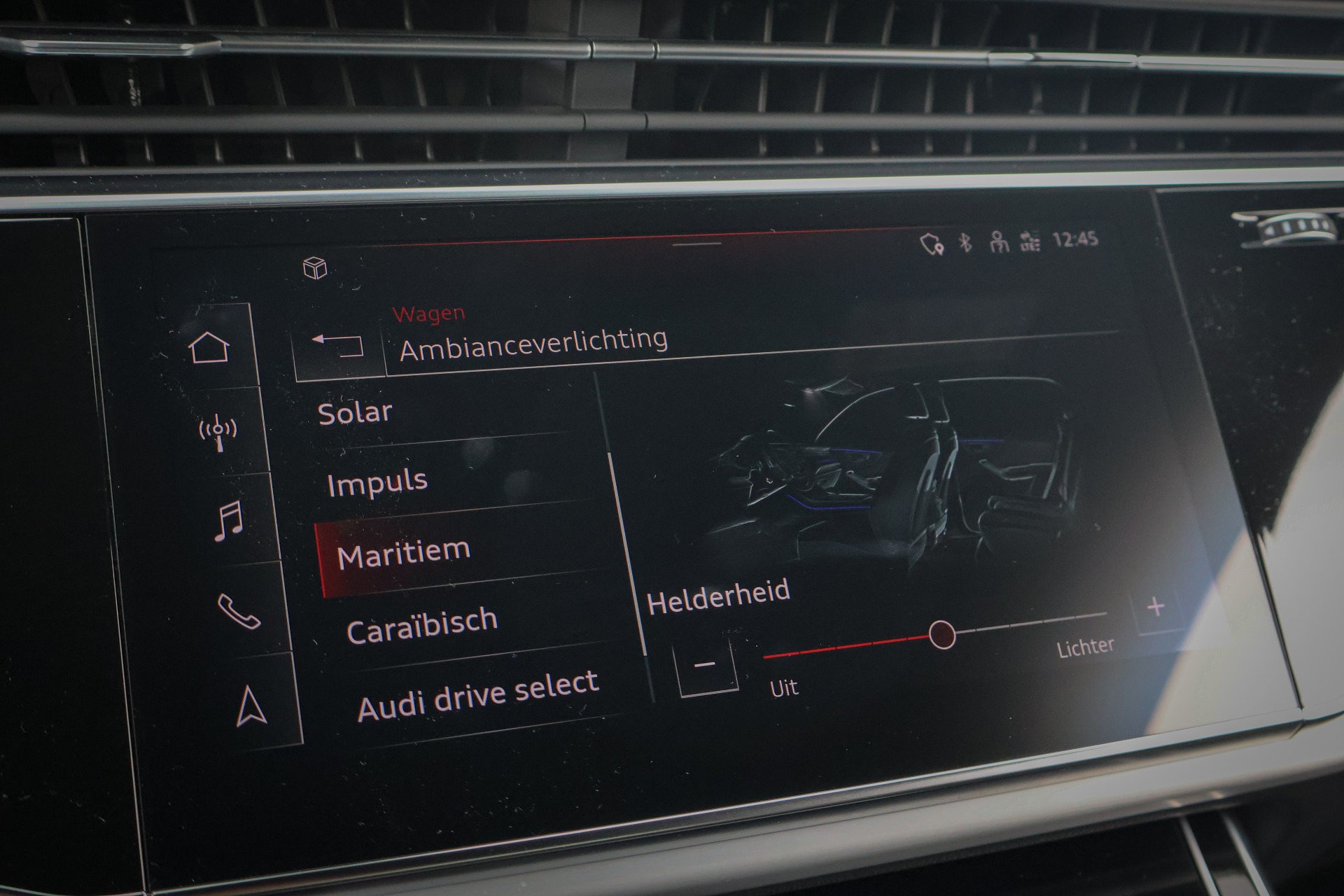The height and width of the screenshot is (896, 1344).
Task: Select the Maritiem lighting profile
Action: [x=403, y=553]
